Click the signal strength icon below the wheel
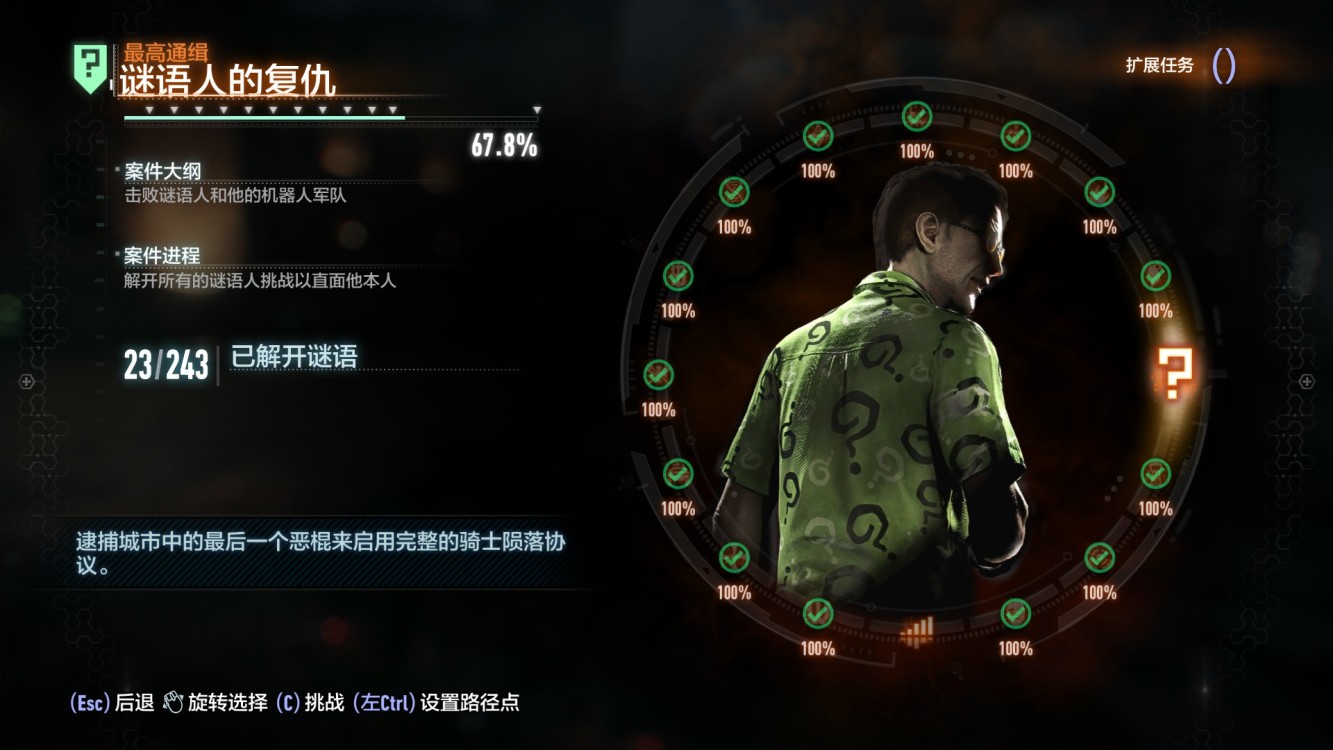 pos(919,625)
